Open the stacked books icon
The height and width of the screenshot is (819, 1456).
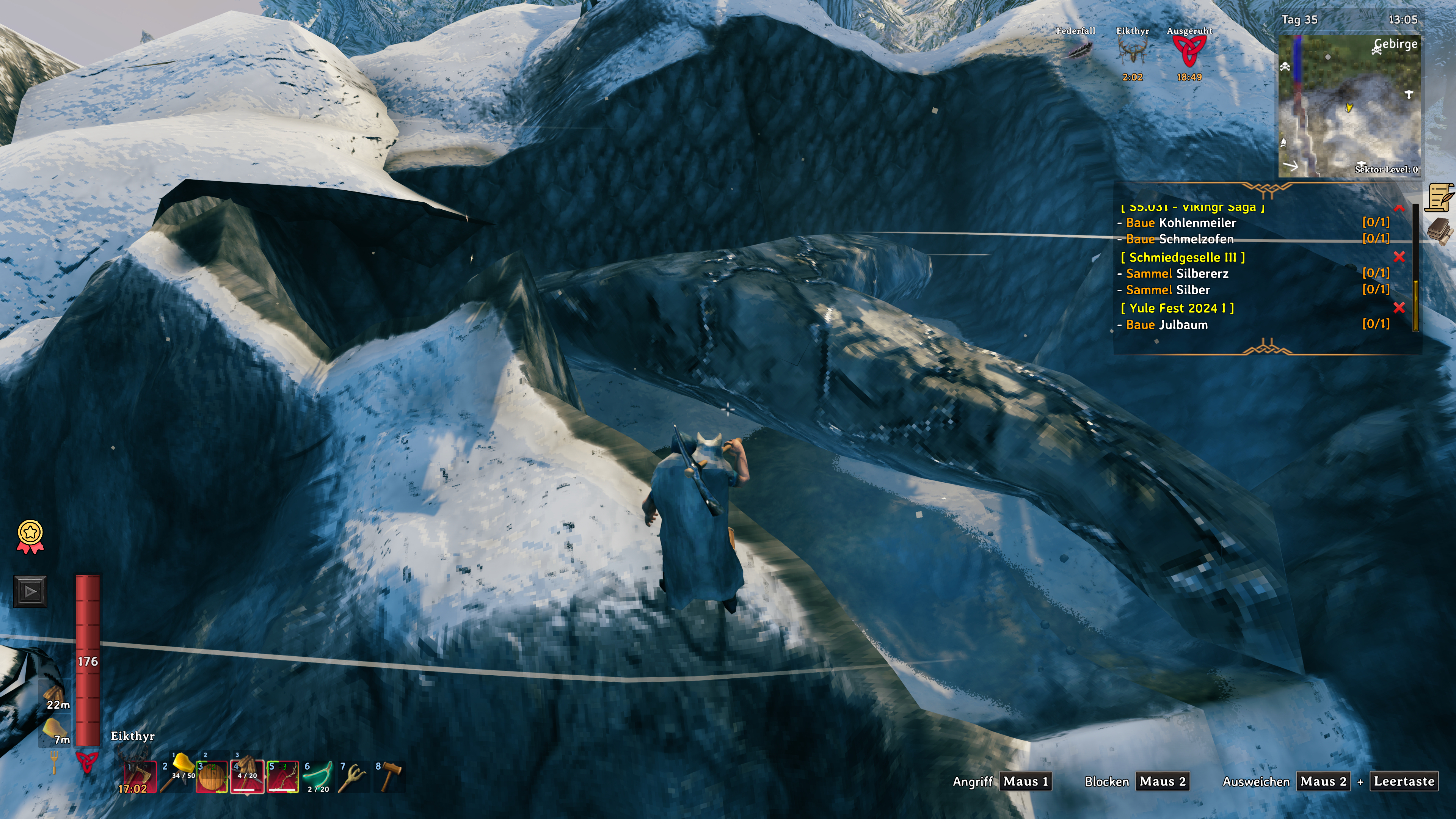[1440, 231]
